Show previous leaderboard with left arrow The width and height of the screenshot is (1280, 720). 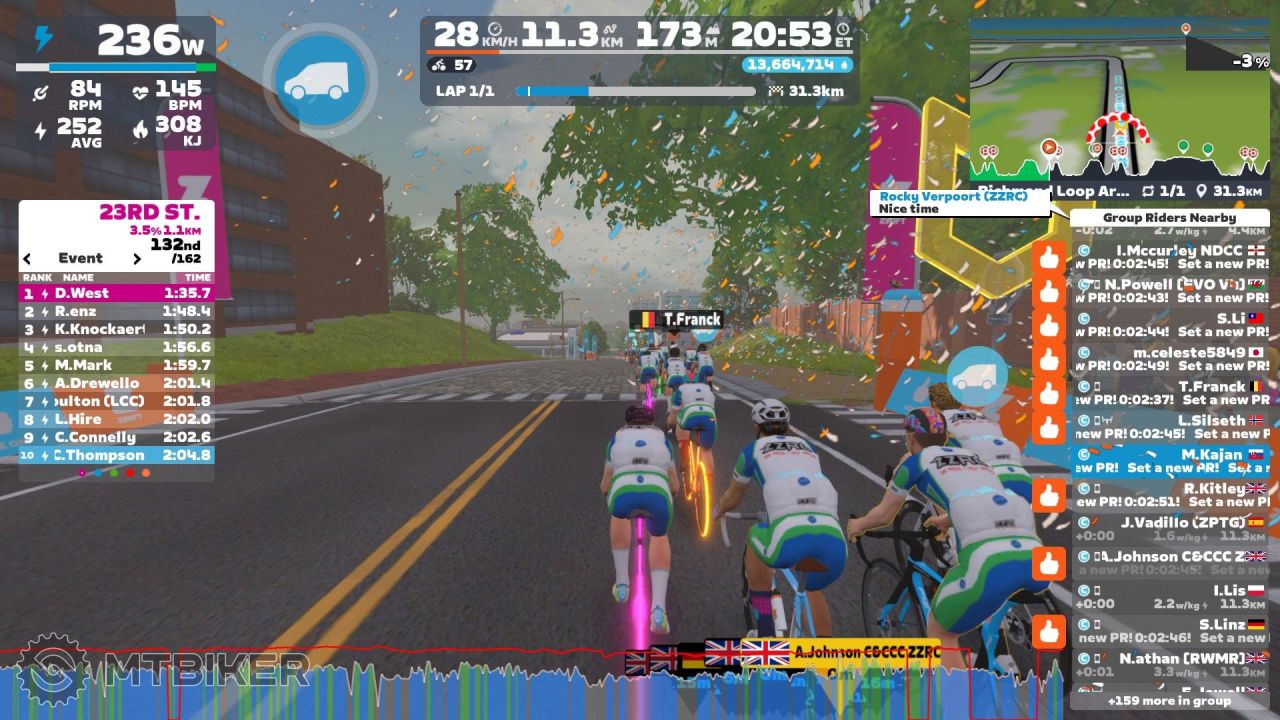click(x=28, y=258)
